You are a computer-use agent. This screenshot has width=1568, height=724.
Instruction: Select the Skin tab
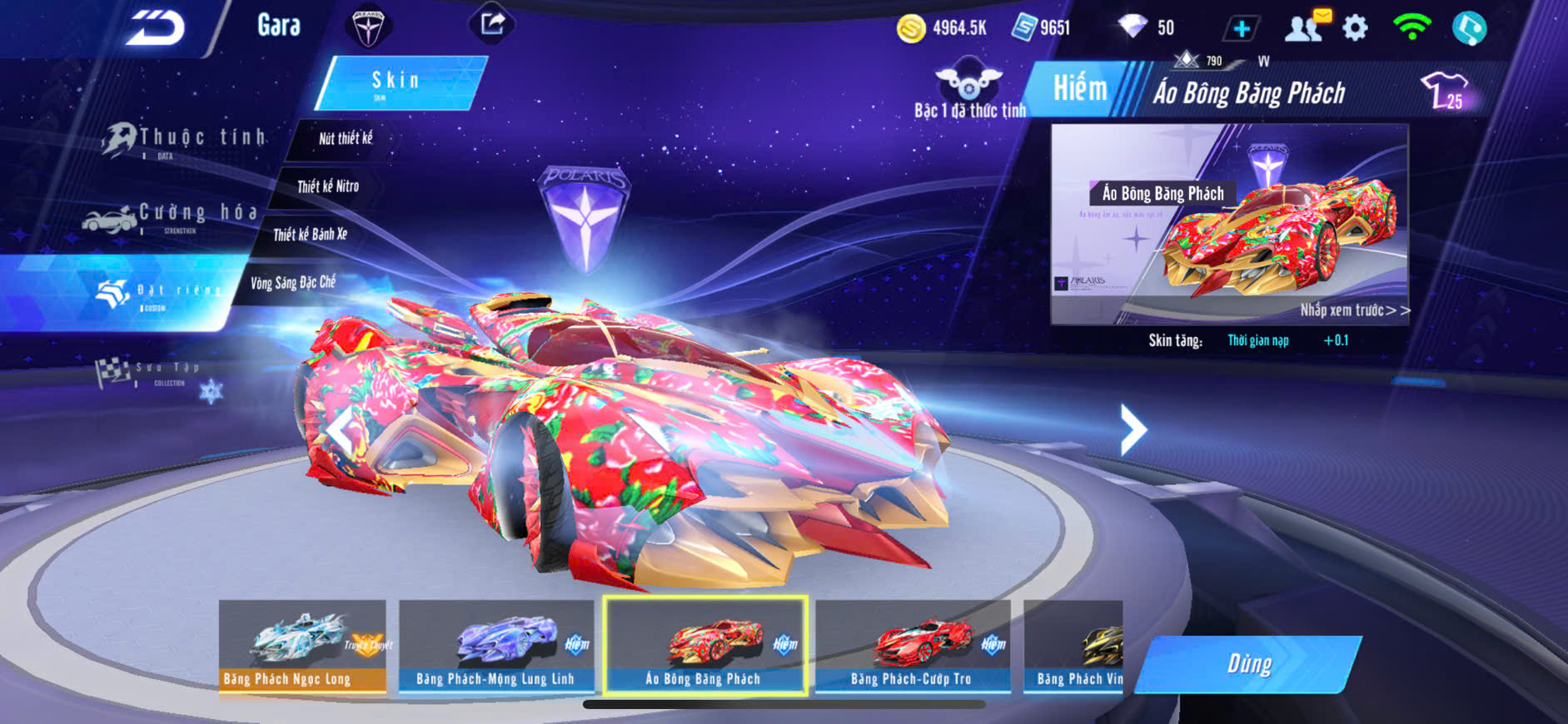[398, 82]
